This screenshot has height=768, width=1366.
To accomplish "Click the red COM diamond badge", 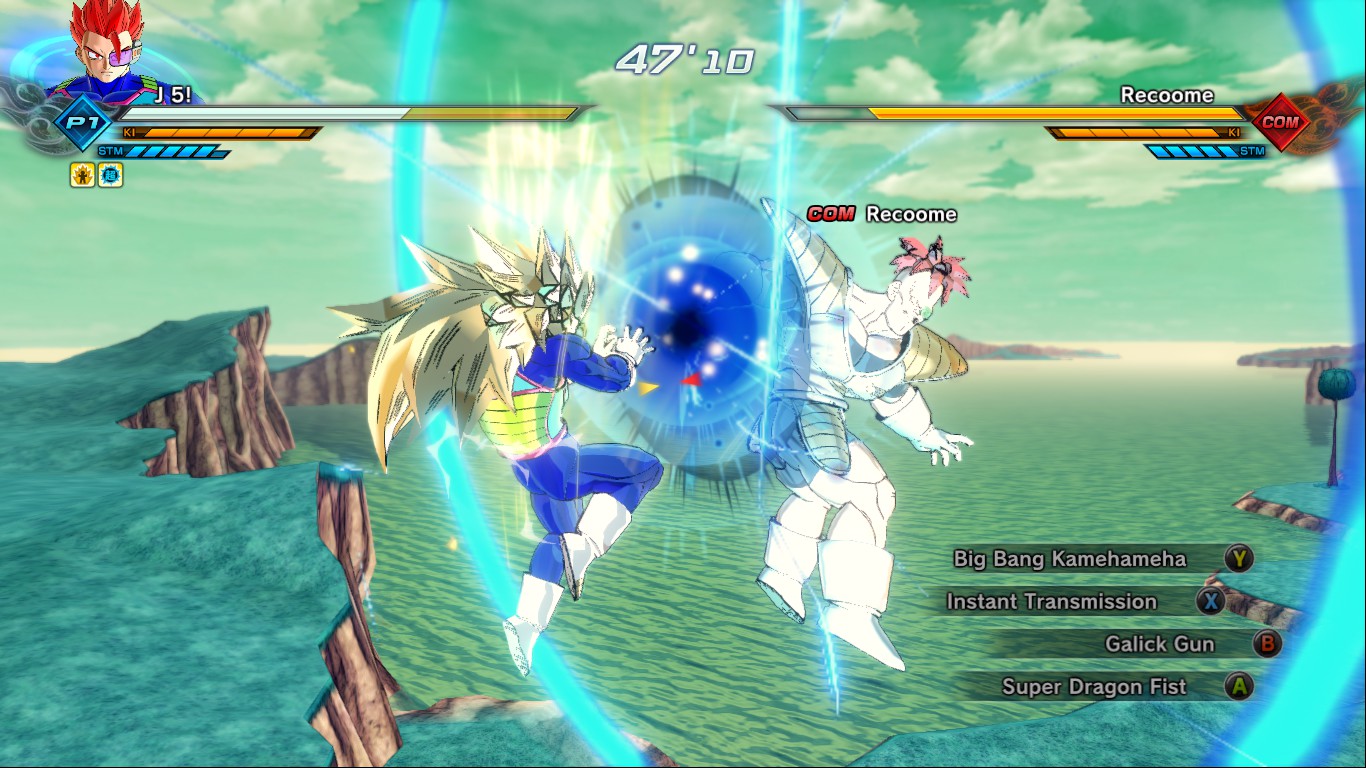I will [1280, 122].
